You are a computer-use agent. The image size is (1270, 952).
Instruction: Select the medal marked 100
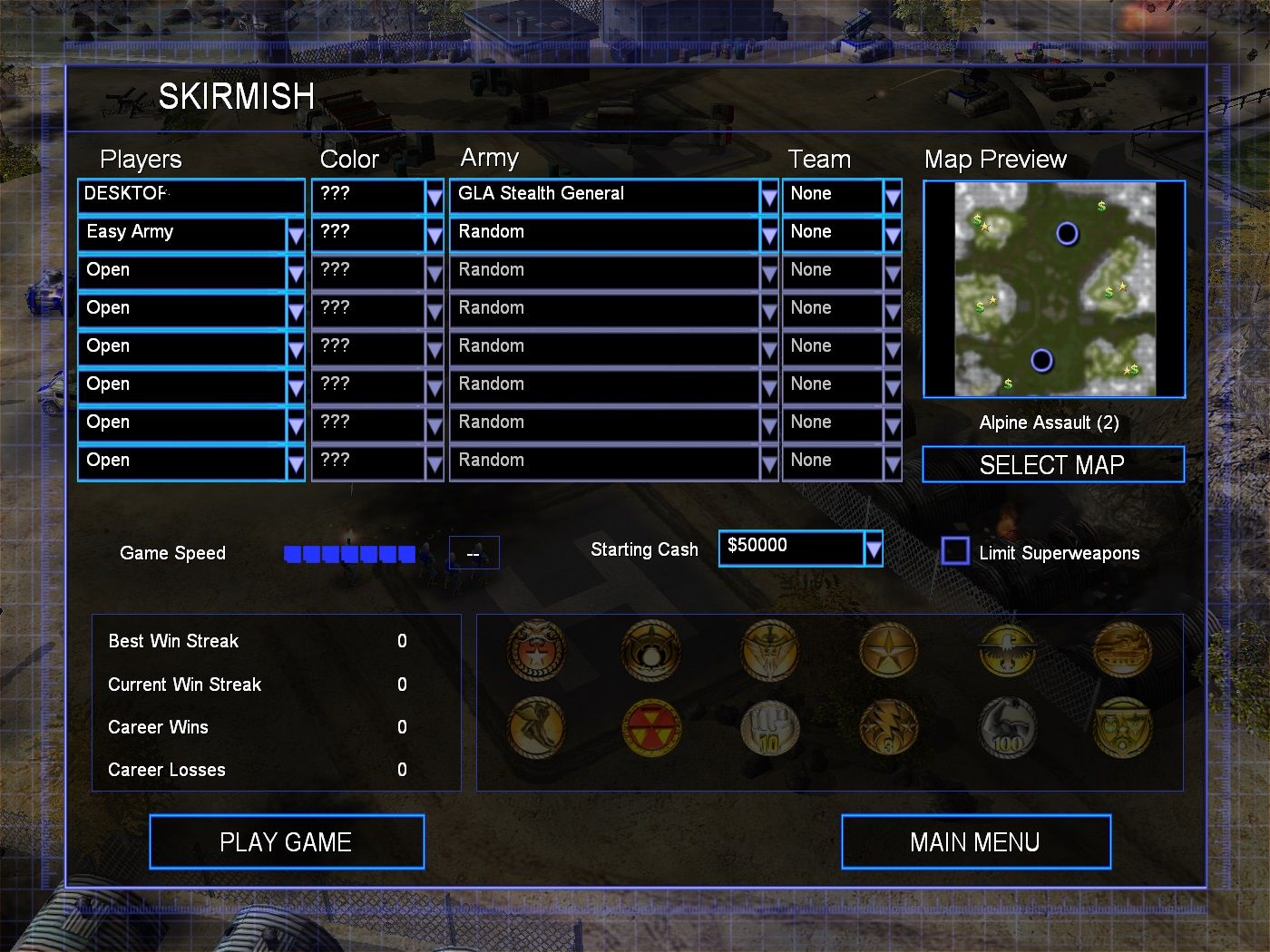pos(1007,728)
